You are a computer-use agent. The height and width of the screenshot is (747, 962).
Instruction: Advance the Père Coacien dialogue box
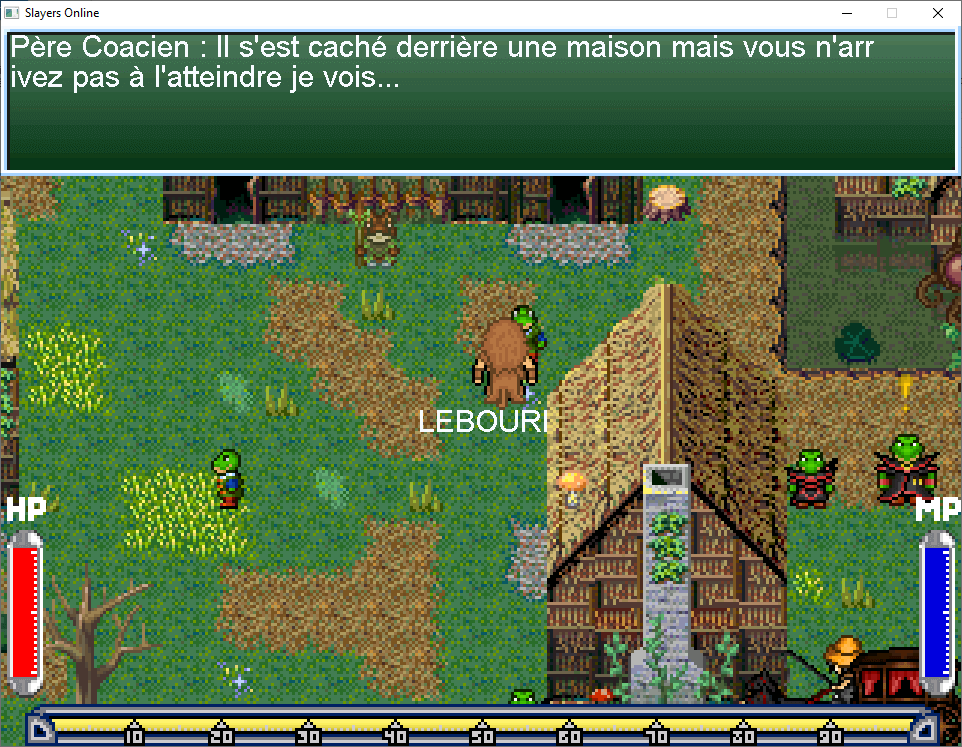[x=480, y=100]
